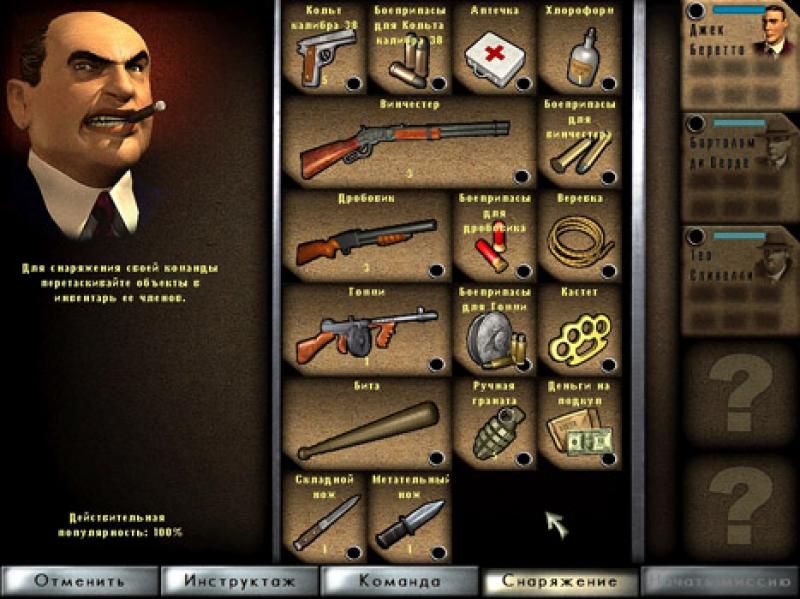Choose the Бита baseball bat slot
Viewport: 800px width, 599px height.
(x=367, y=424)
